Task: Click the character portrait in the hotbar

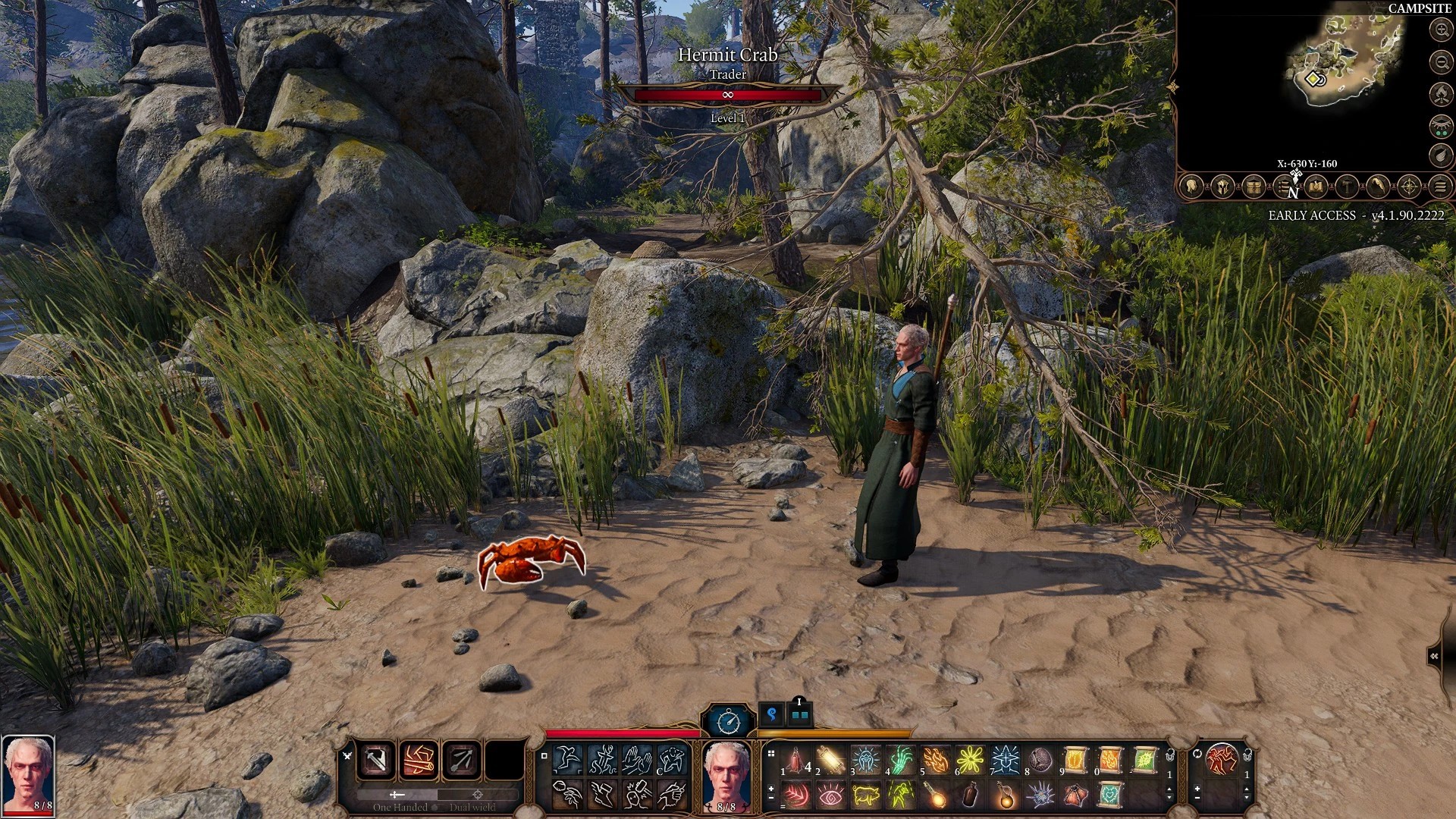Action: tap(726, 775)
